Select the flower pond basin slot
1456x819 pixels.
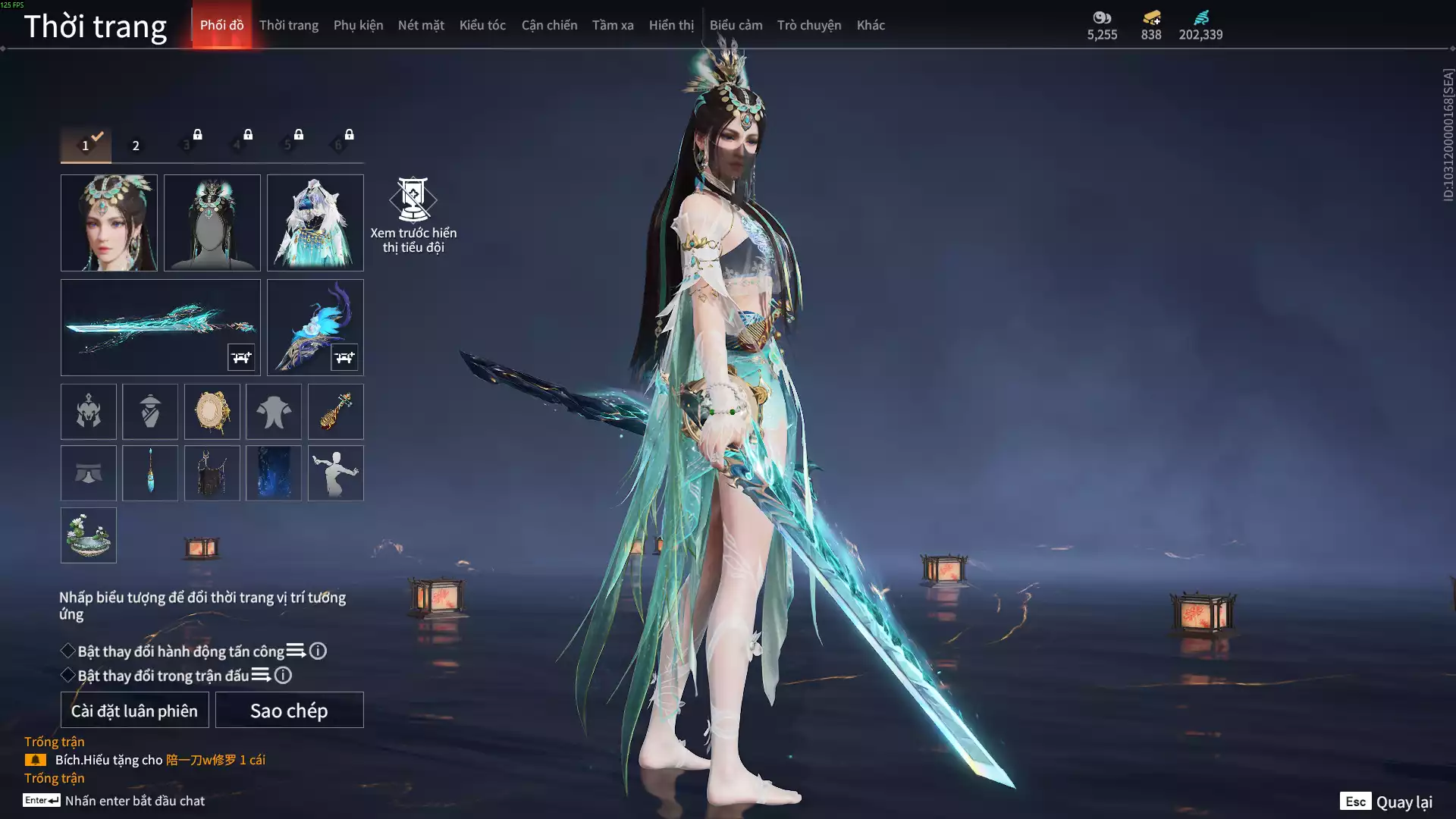point(89,535)
